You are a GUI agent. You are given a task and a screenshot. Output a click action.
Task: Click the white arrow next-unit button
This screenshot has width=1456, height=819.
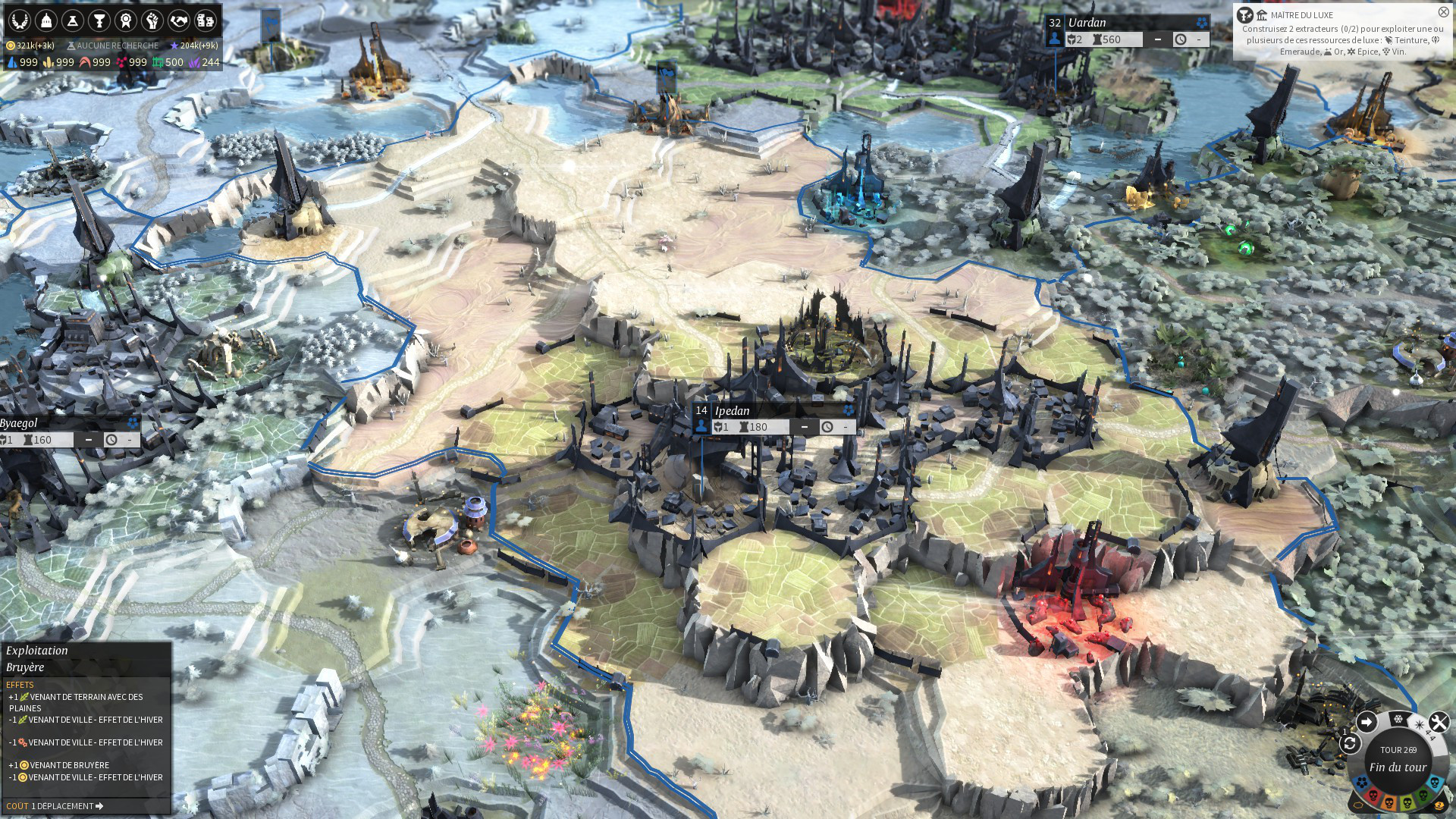(x=1366, y=722)
